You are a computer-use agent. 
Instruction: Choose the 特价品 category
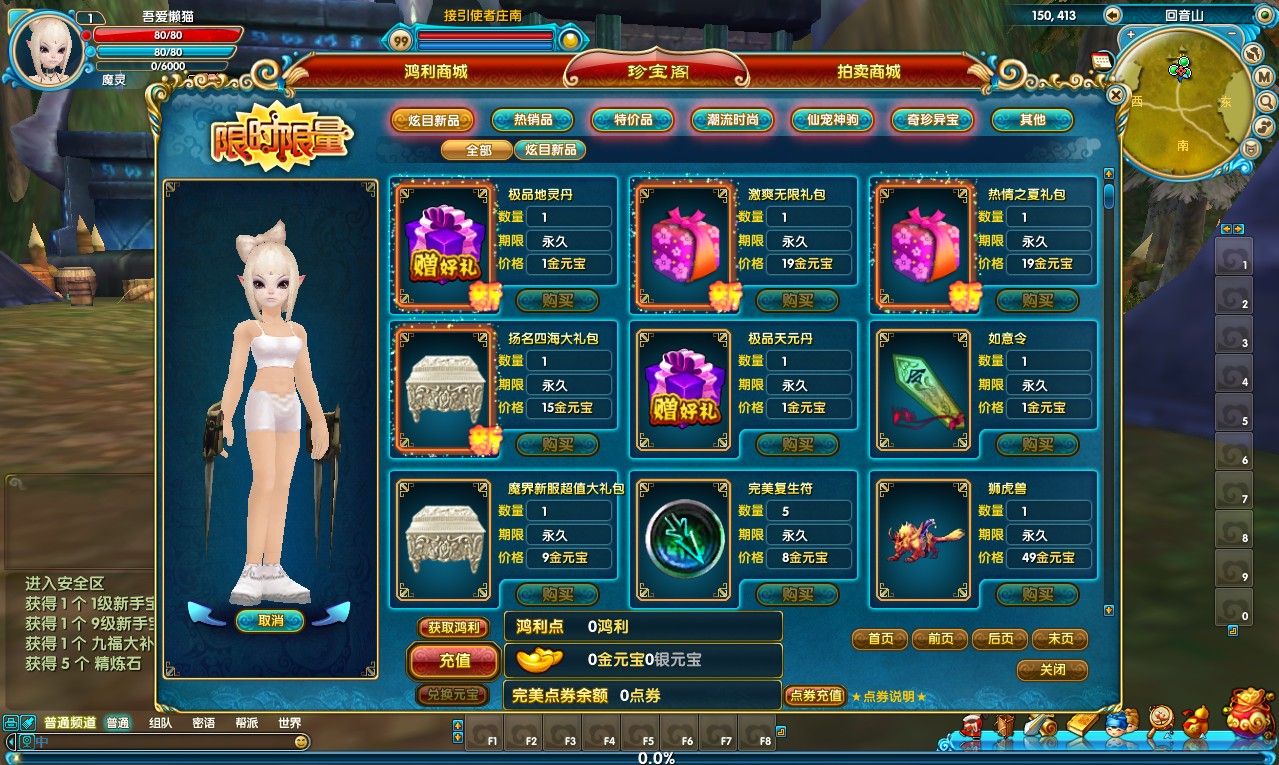(x=632, y=120)
